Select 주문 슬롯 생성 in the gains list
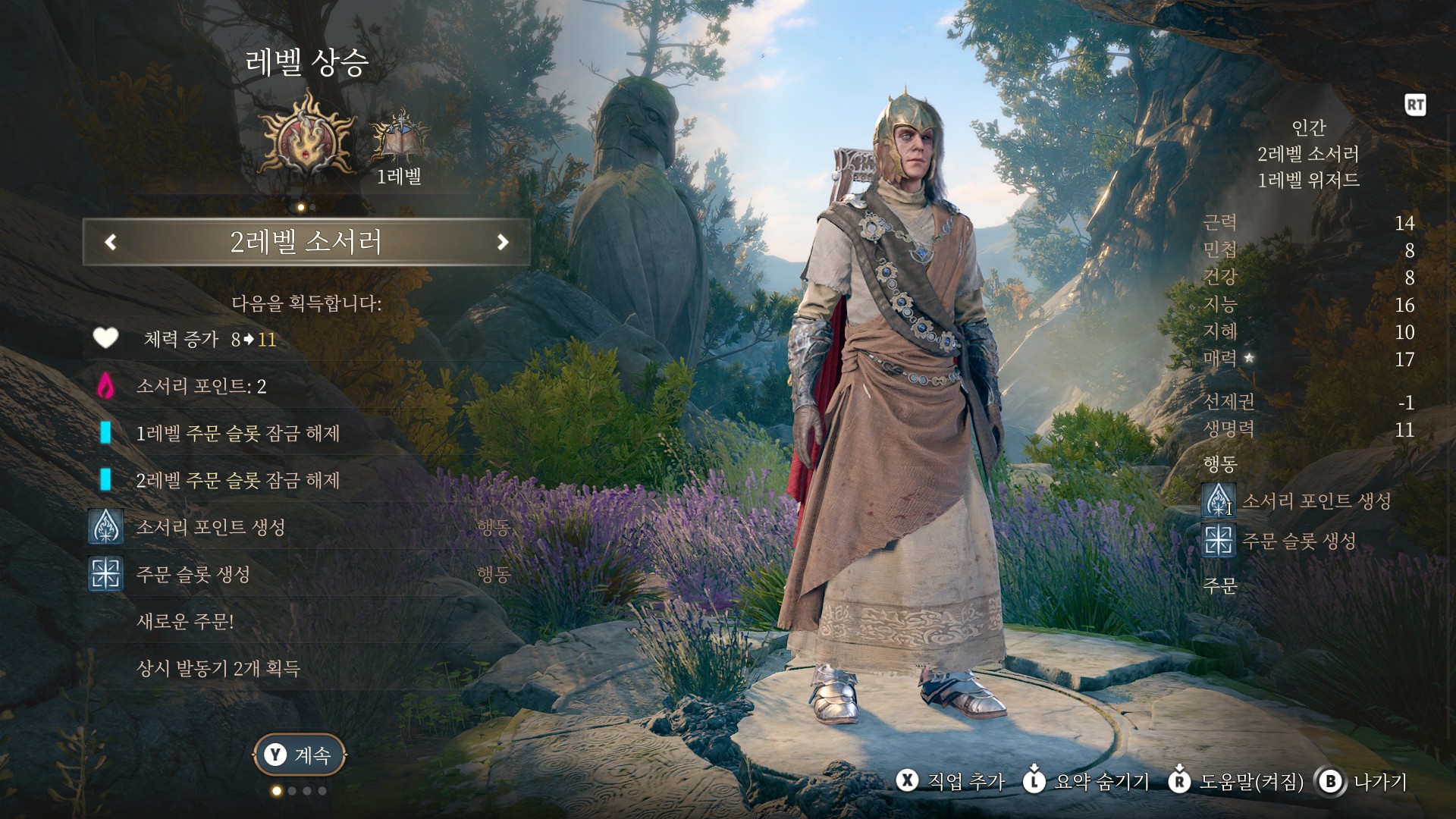 pos(193,575)
